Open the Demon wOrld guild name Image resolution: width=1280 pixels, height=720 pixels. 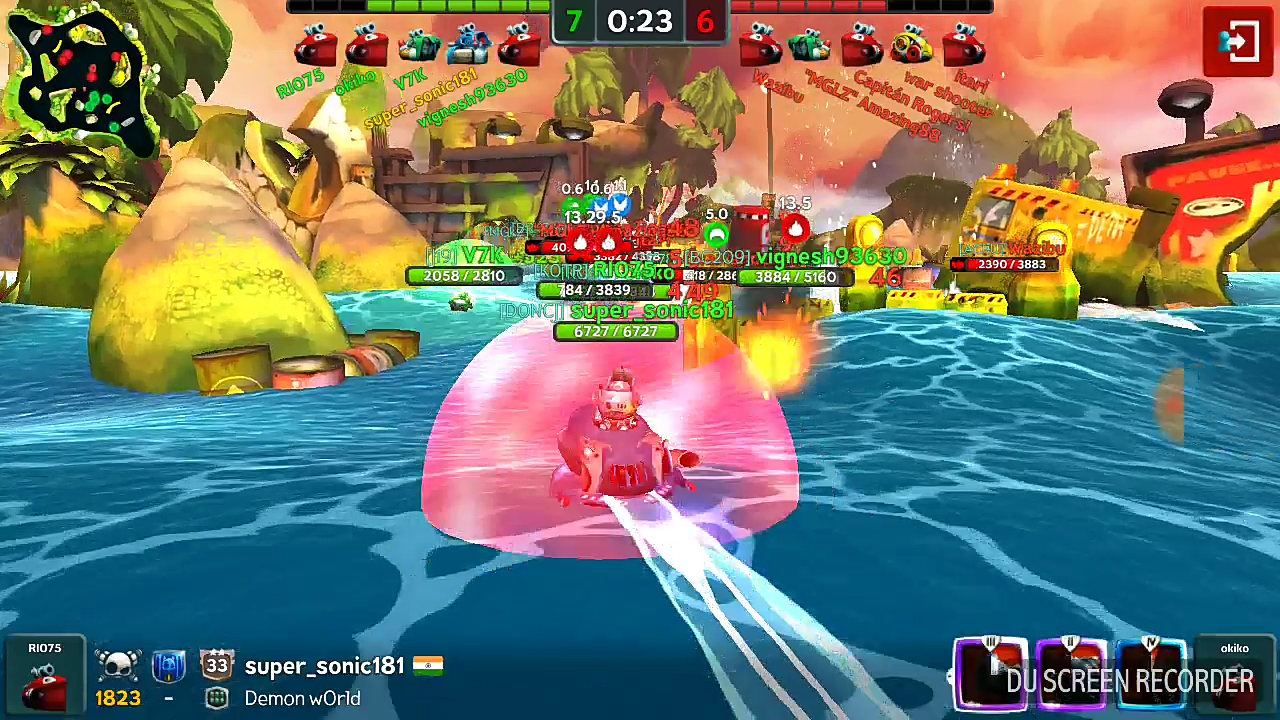tap(302, 698)
